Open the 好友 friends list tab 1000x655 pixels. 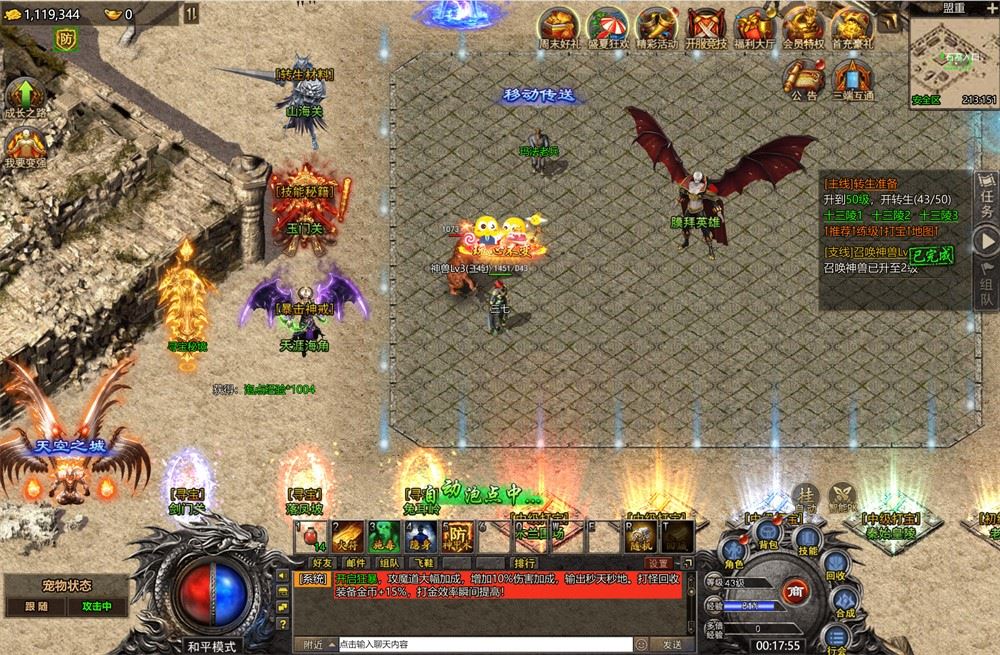(x=322, y=563)
